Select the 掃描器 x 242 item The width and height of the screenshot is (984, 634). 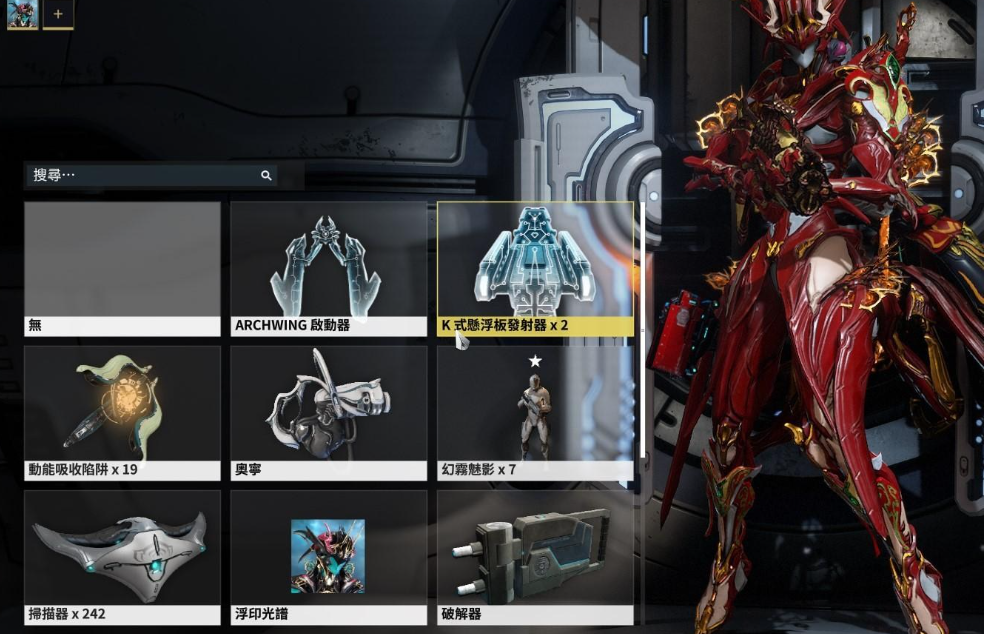point(122,556)
